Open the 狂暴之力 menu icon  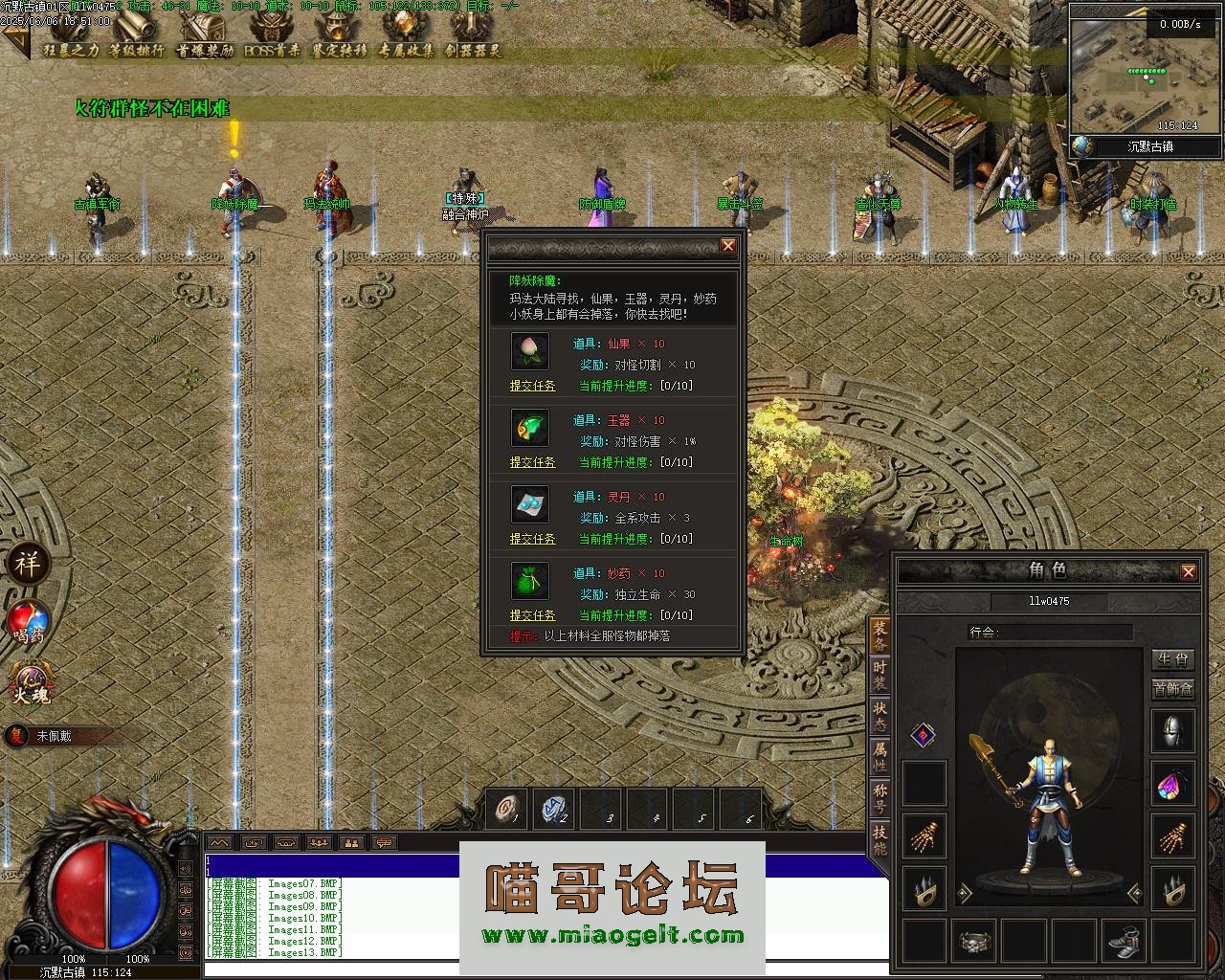point(70,38)
